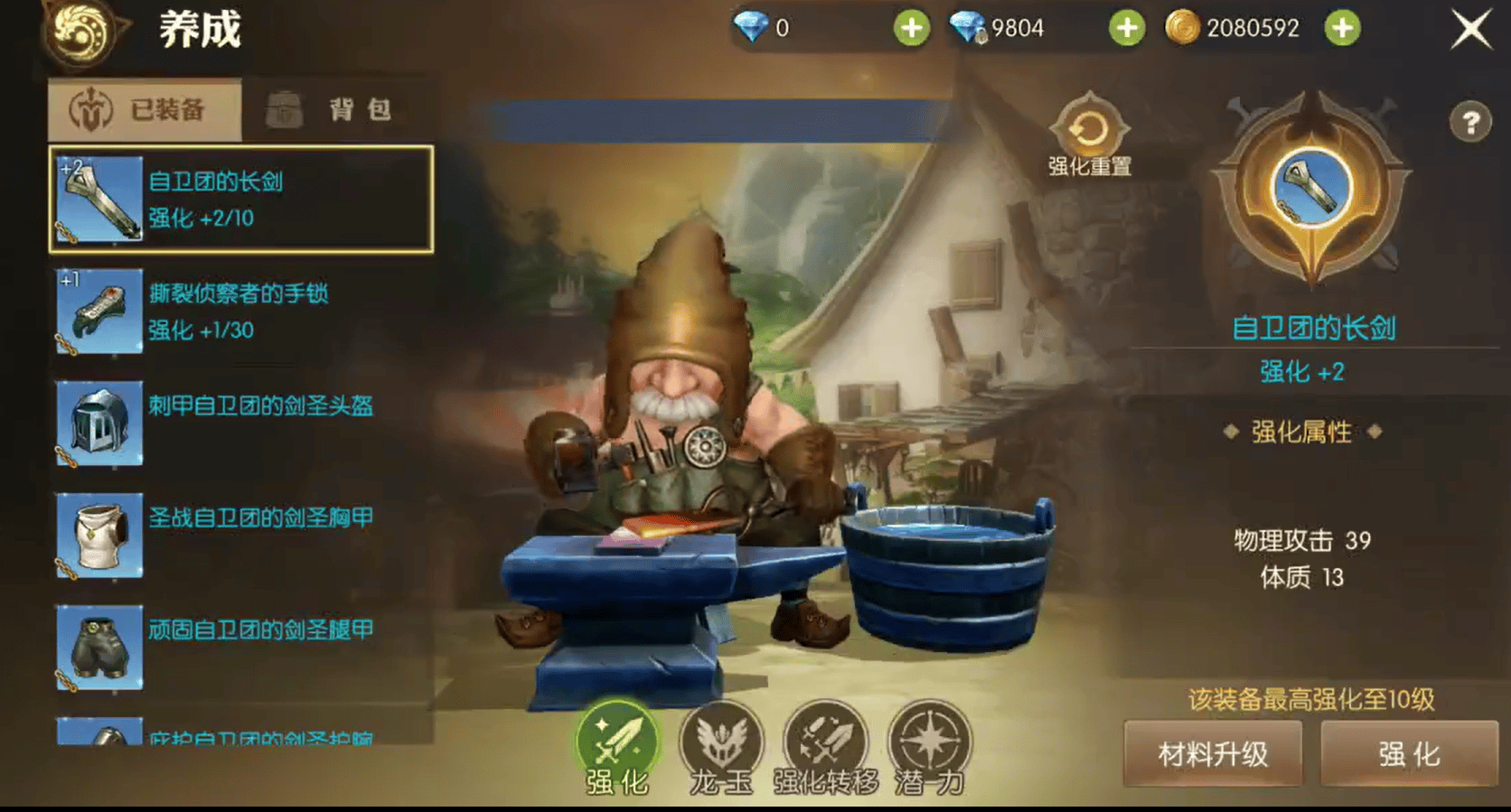Confirm enhancement with the 强化 button

pos(1409,754)
